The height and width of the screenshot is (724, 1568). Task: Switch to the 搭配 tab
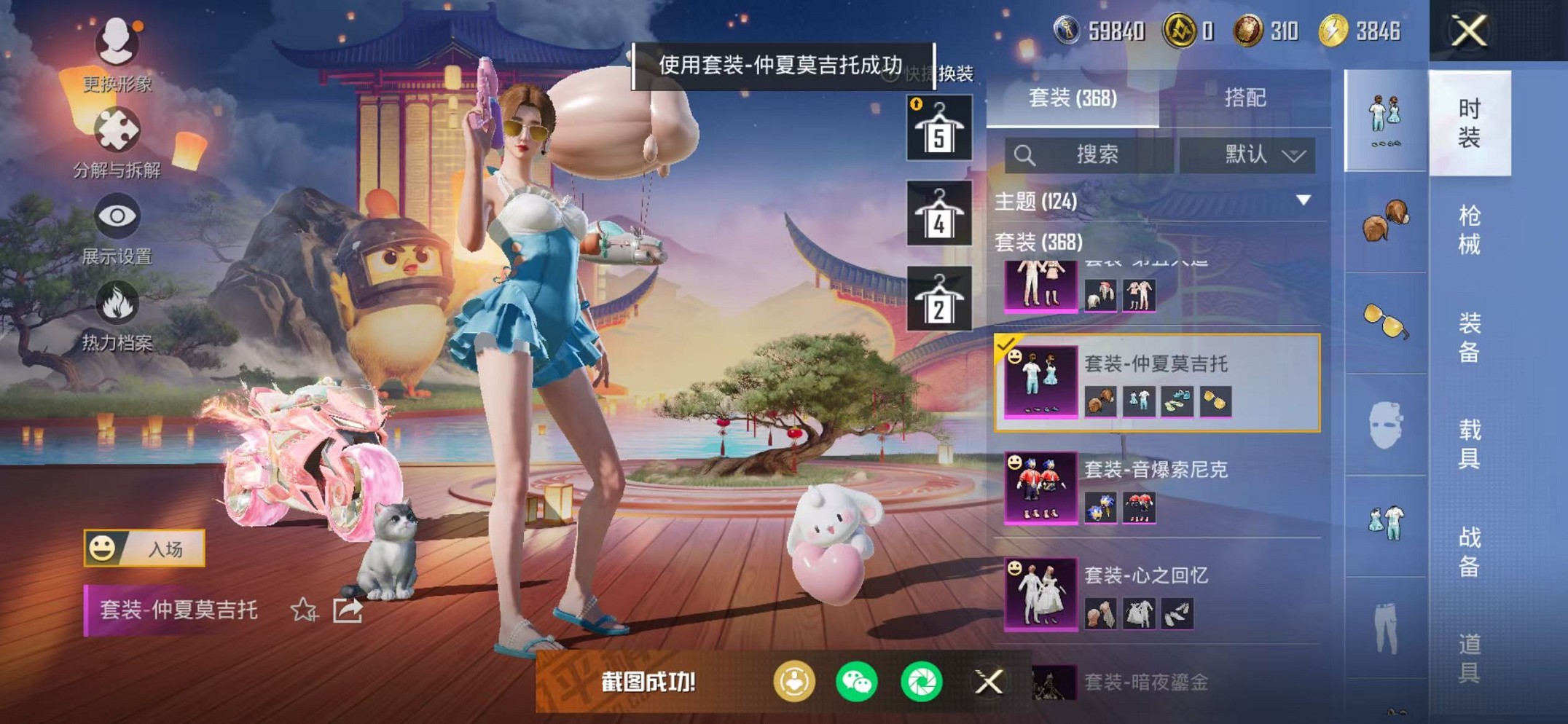pos(1246,99)
